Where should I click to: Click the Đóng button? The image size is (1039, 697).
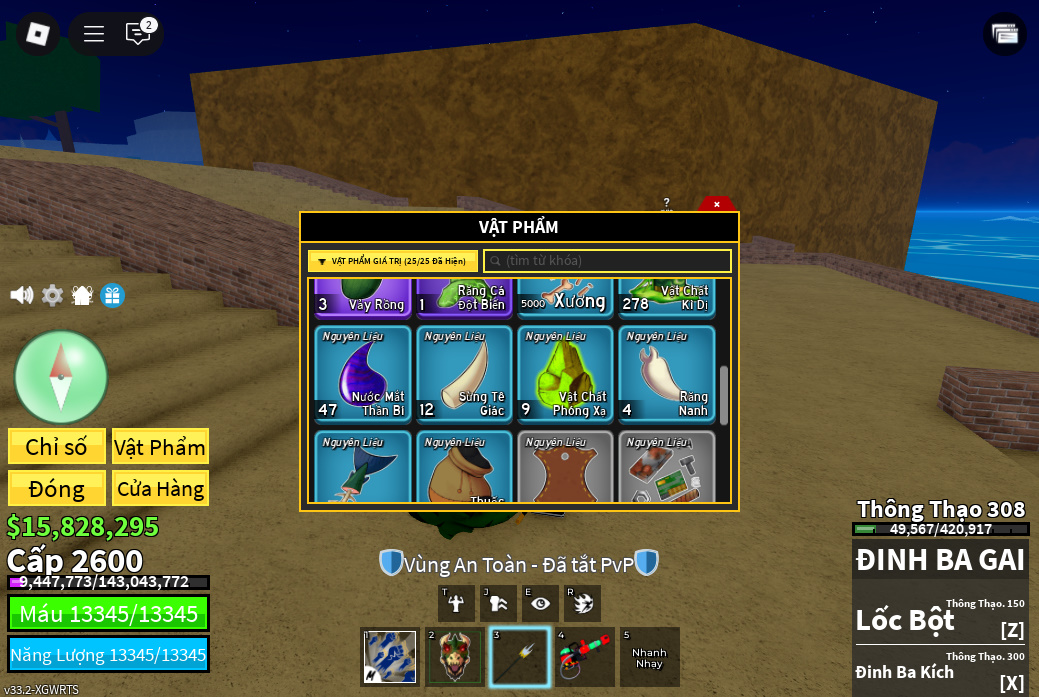tap(57, 488)
